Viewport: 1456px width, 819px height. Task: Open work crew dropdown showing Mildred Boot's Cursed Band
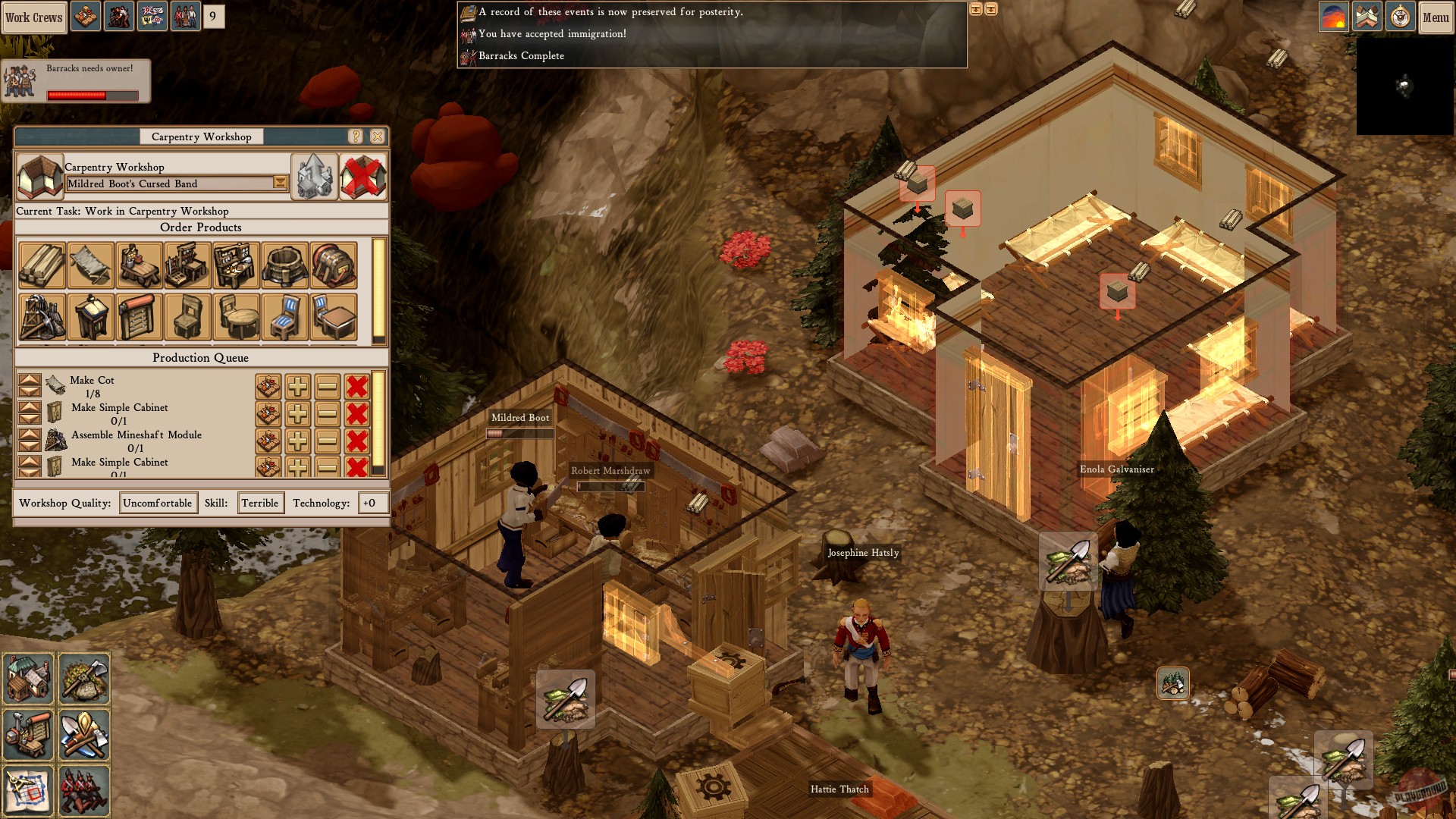click(x=281, y=184)
